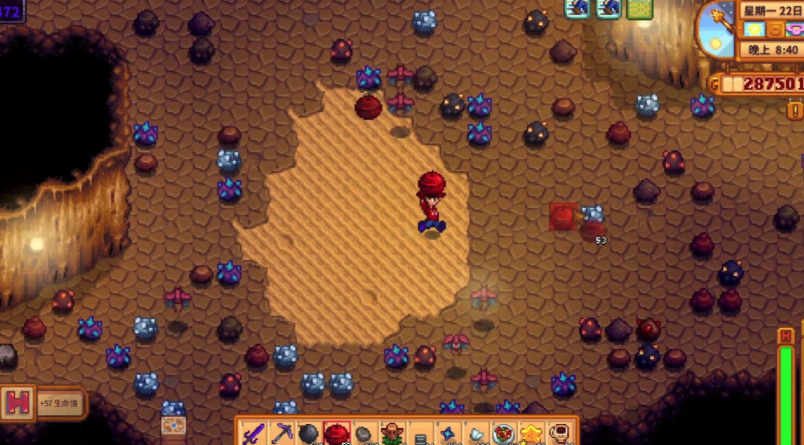Click the day-night sundial clock
Viewport: 804px width, 445px height.
pyautogui.click(x=717, y=28)
